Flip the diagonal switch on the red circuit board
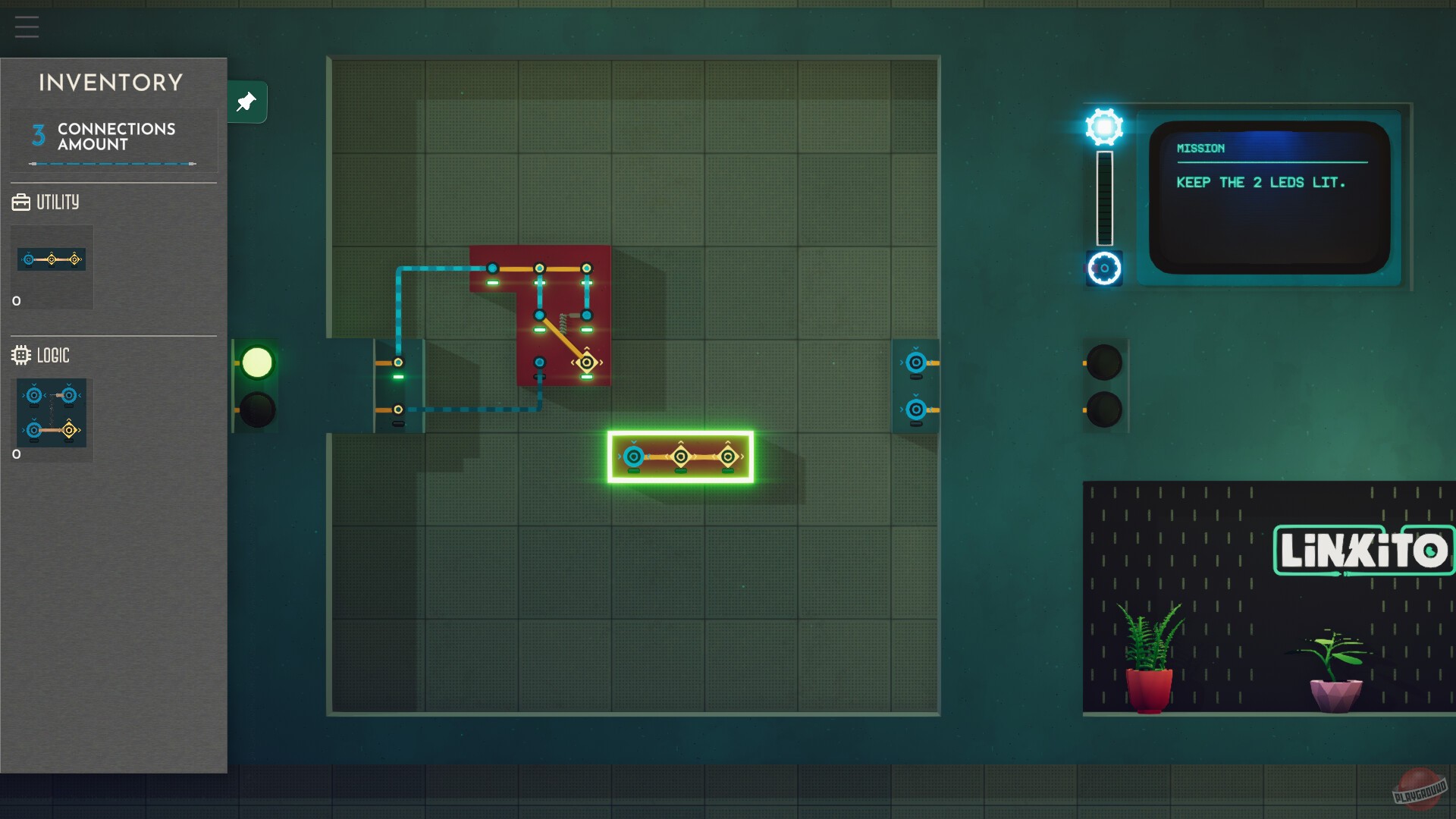Image resolution: width=1456 pixels, height=819 pixels. pos(563,336)
